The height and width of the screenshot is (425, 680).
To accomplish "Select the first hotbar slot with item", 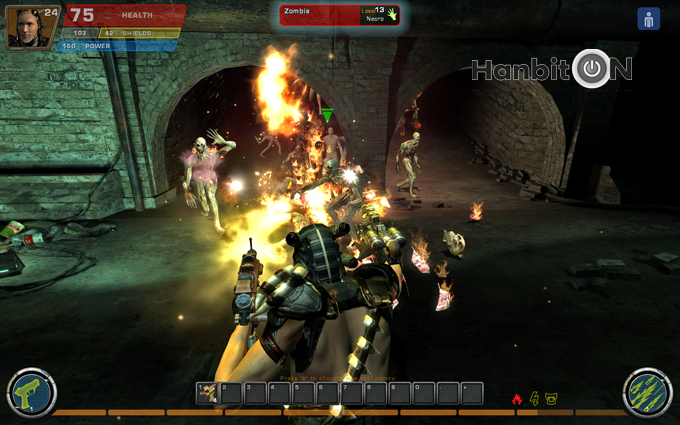I will 207,393.
